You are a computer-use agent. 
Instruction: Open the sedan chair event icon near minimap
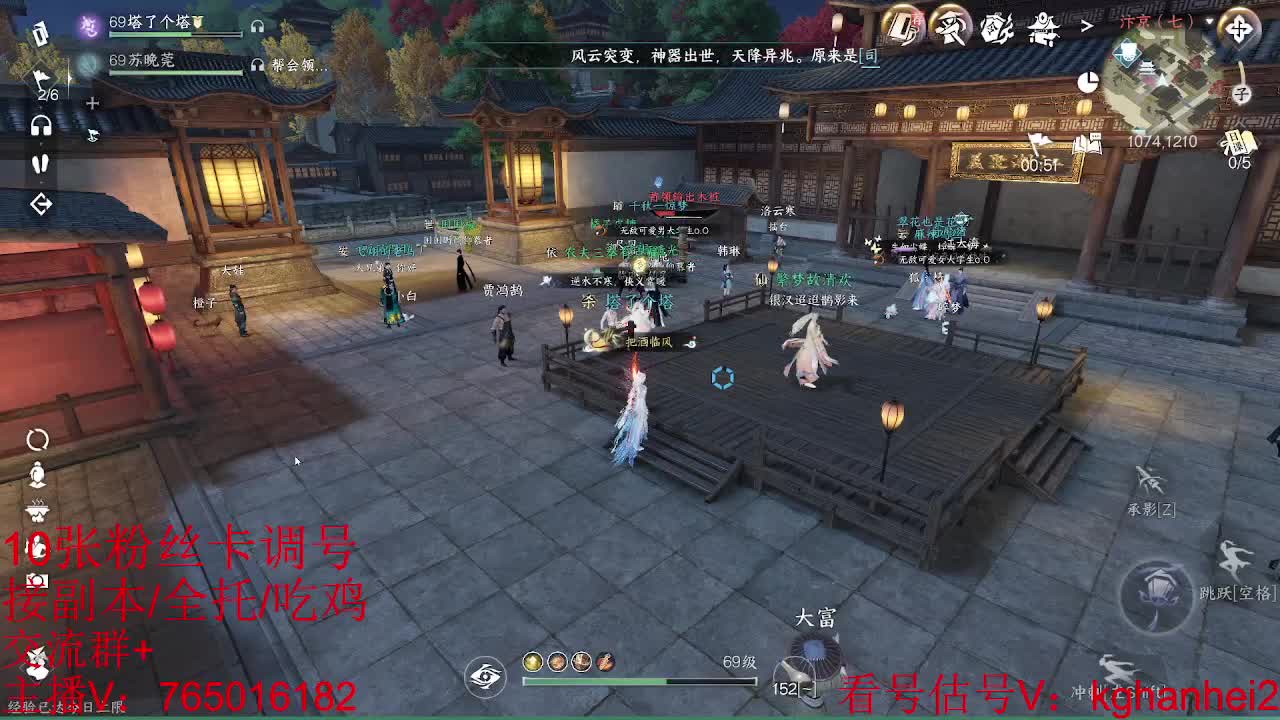(1043, 27)
